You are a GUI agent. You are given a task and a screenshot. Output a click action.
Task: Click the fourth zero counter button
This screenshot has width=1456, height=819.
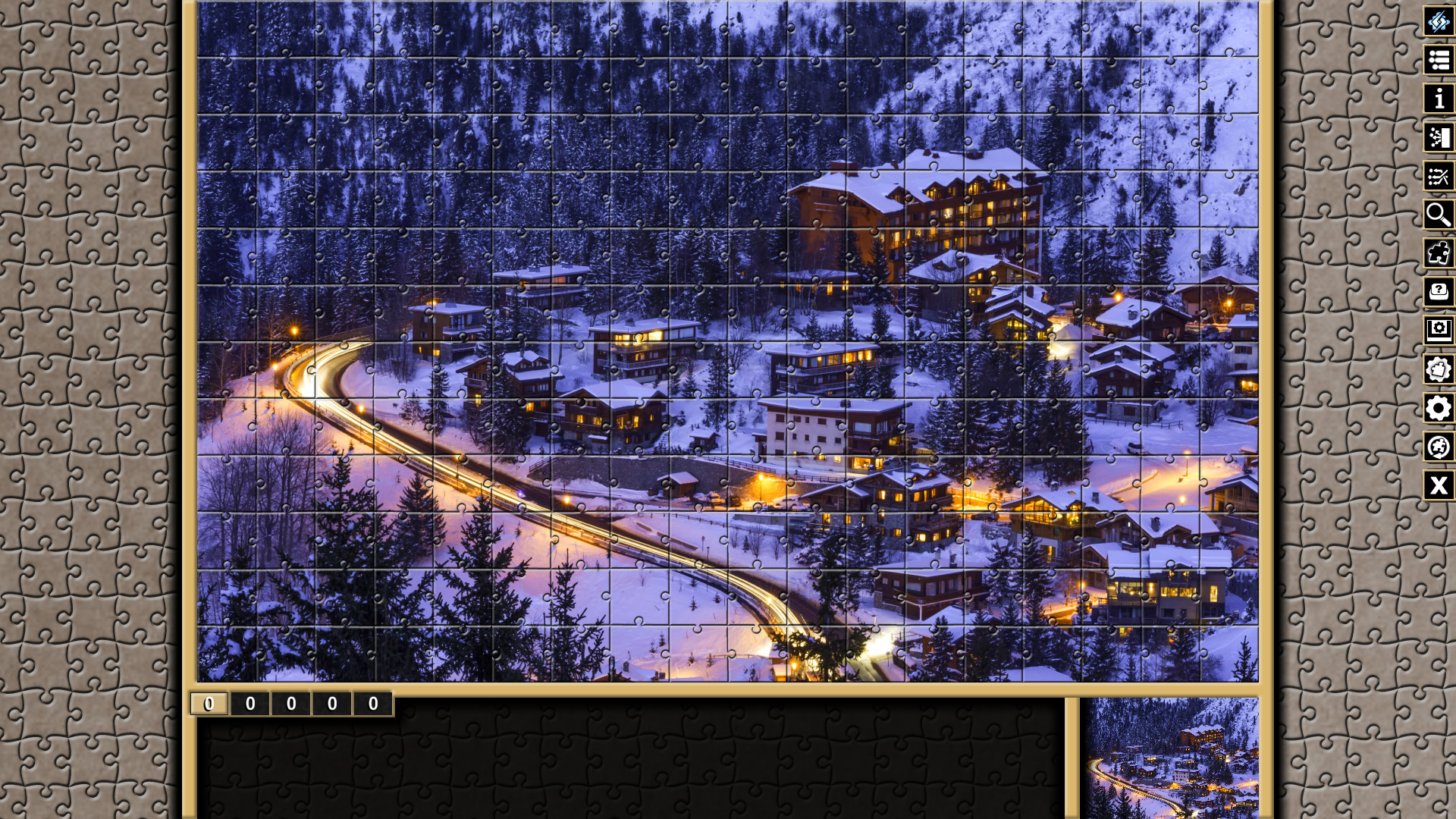331,704
